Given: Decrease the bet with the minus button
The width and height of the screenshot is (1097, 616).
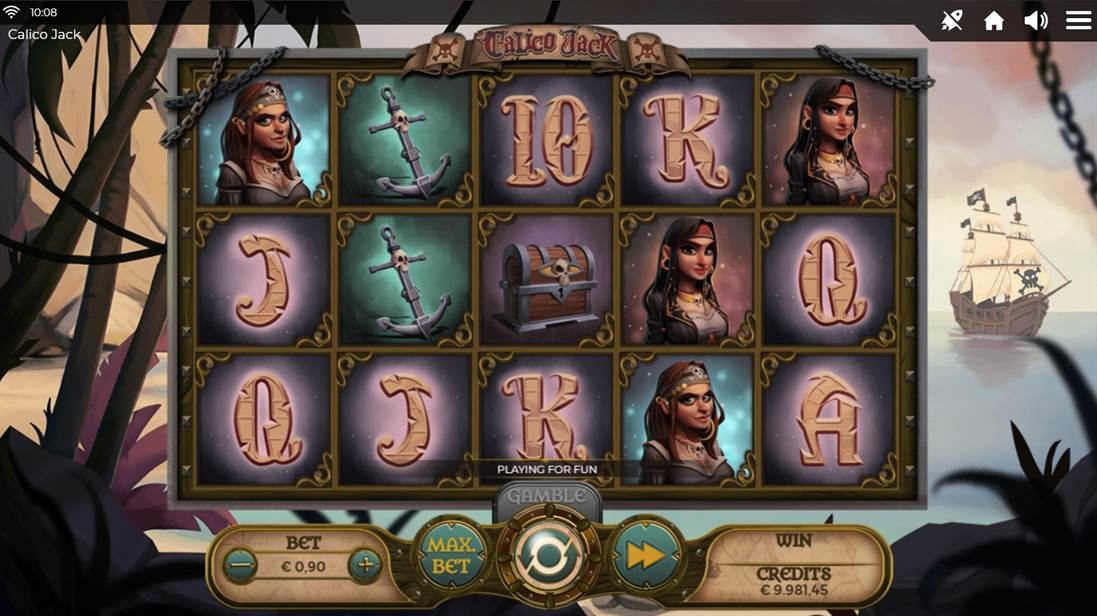Looking at the screenshot, I should point(241,566).
